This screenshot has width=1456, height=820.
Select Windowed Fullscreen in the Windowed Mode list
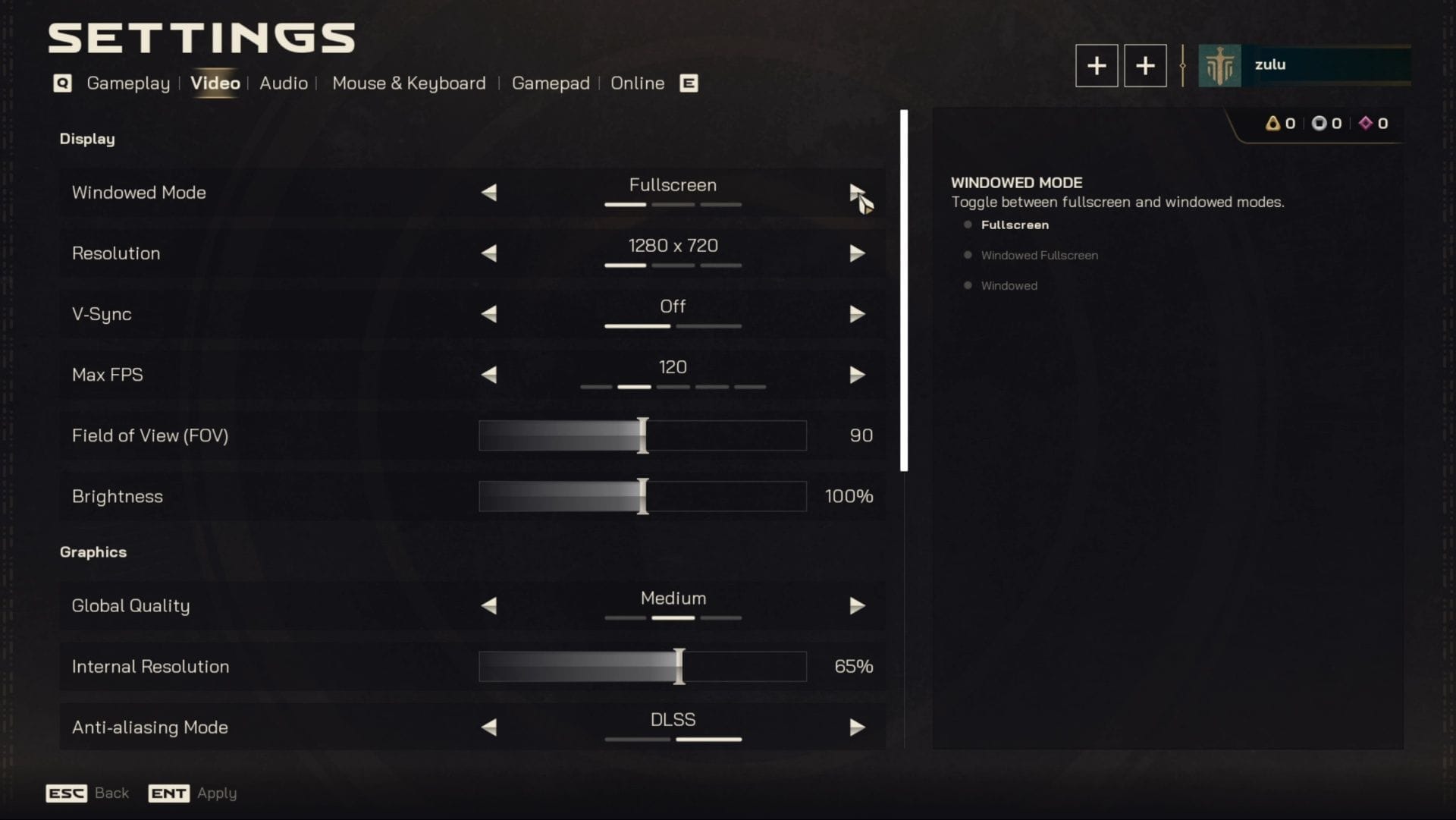1039,255
